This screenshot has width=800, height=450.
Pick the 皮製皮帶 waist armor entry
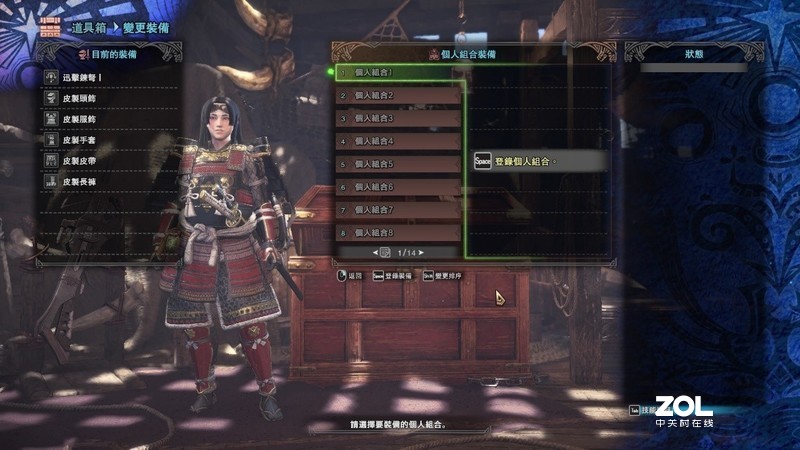[x=110, y=161]
